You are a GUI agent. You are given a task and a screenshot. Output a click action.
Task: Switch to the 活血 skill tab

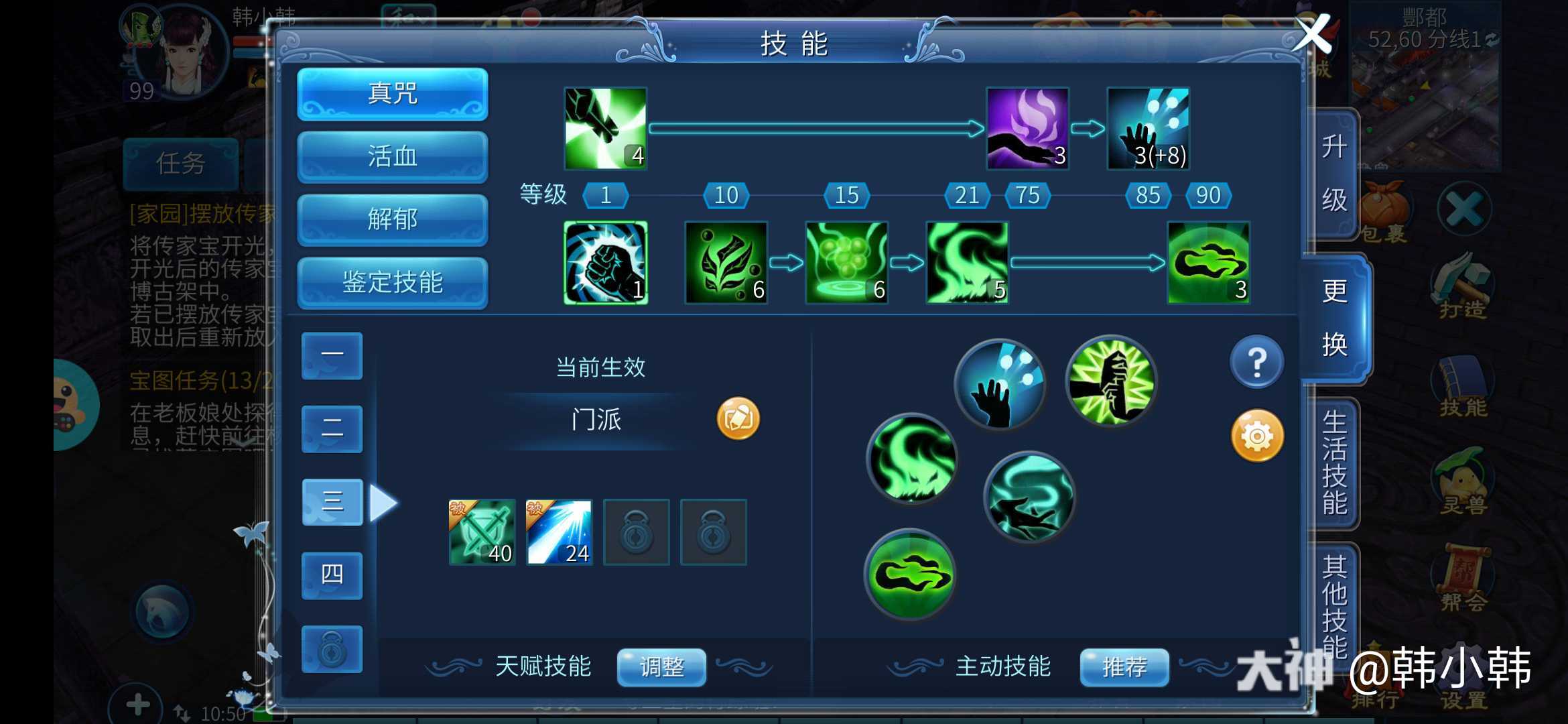392,156
